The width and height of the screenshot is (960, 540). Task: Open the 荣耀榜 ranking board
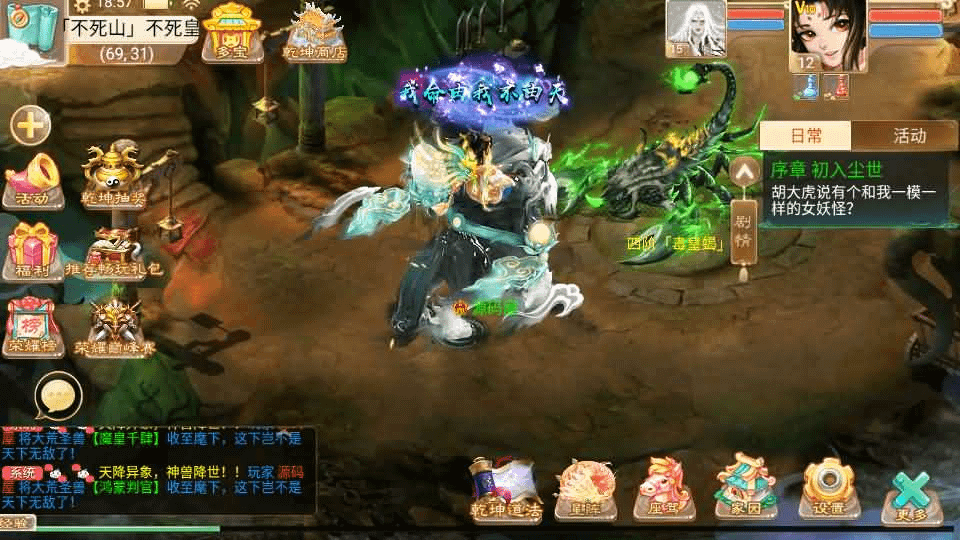click(32, 327)
